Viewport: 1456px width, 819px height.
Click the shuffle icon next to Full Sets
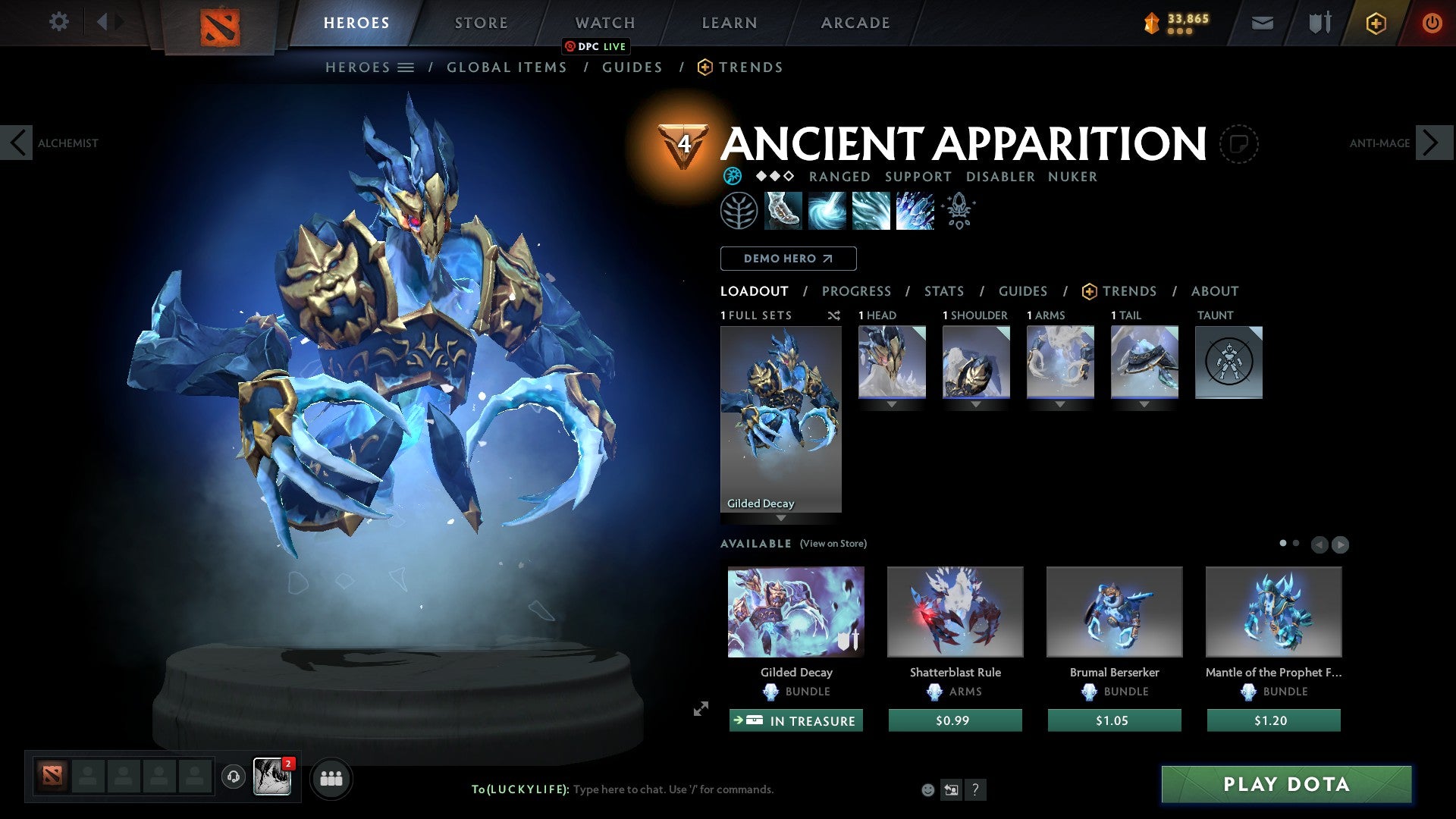pyautogui.click(x=834, y=316)
